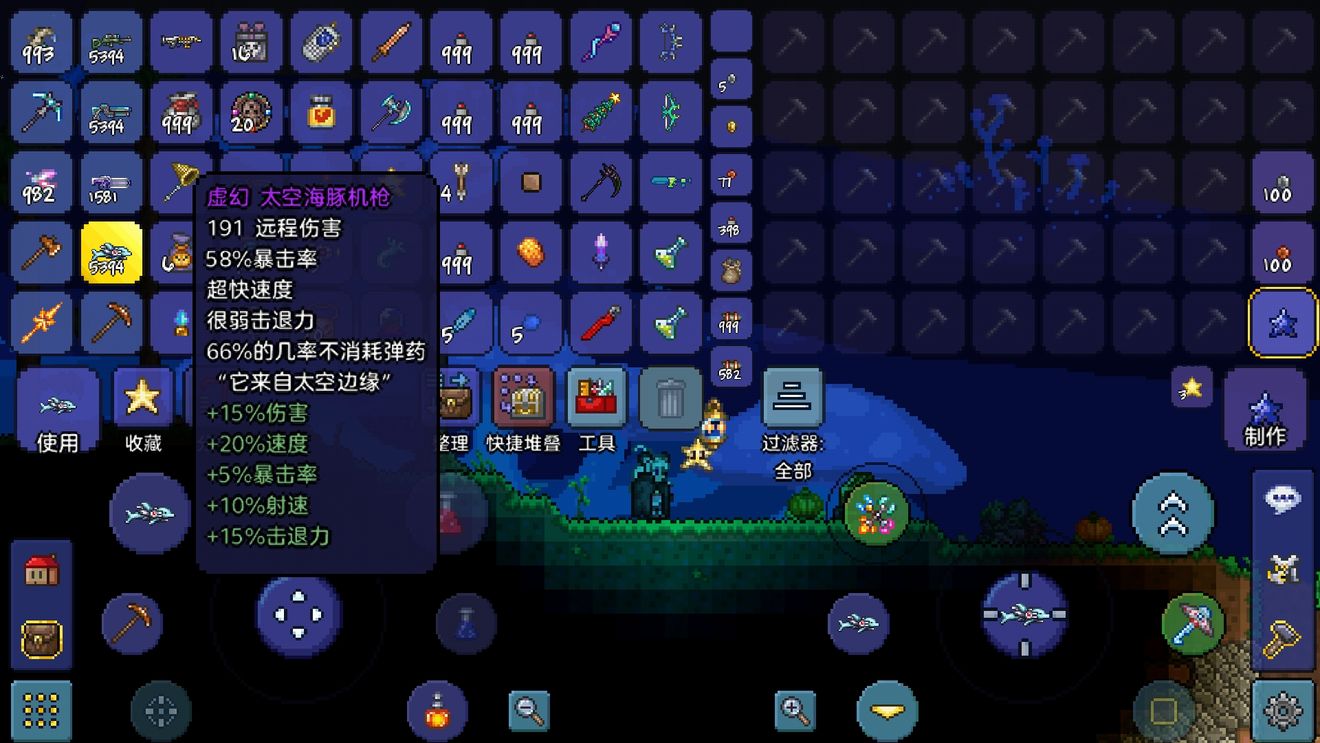Tap the 使用 use button
This screenshot has height=743, width=1320.
56,410
